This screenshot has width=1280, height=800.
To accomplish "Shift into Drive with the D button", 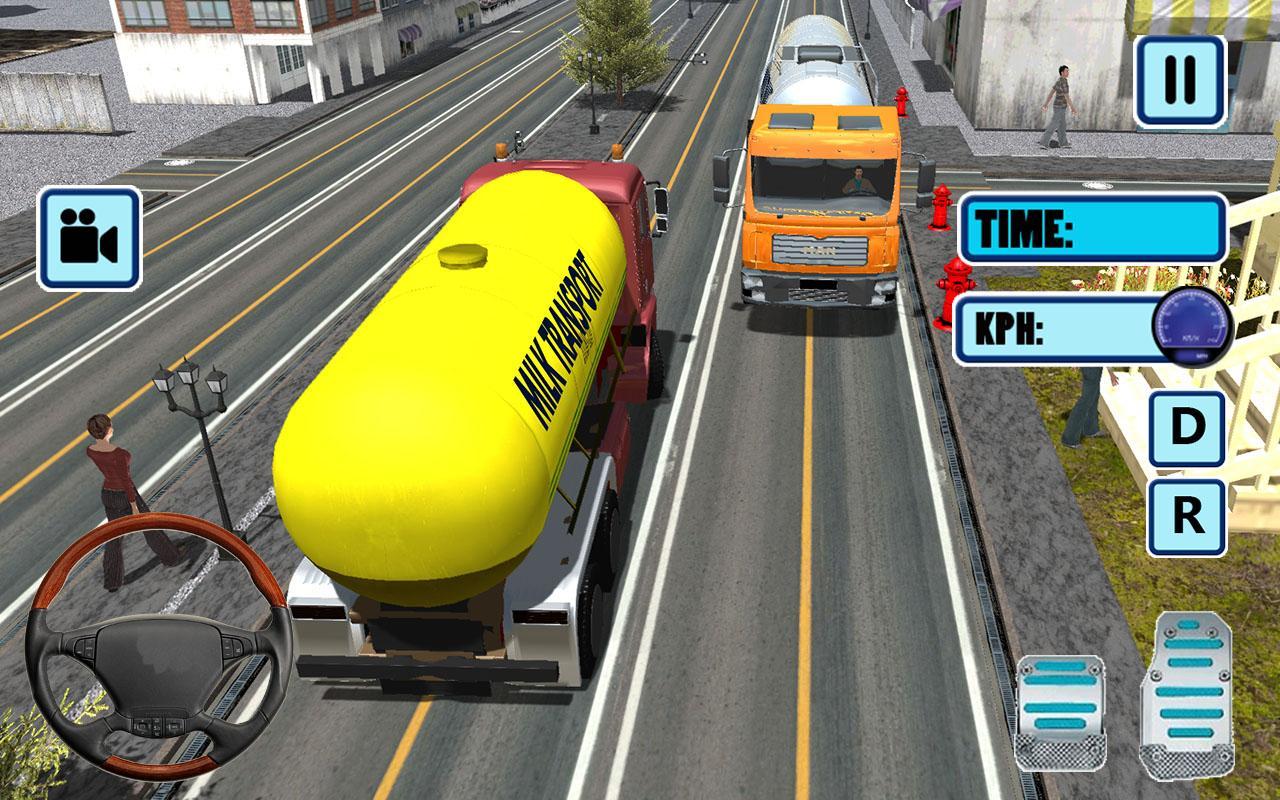I will coord(1187,429).
